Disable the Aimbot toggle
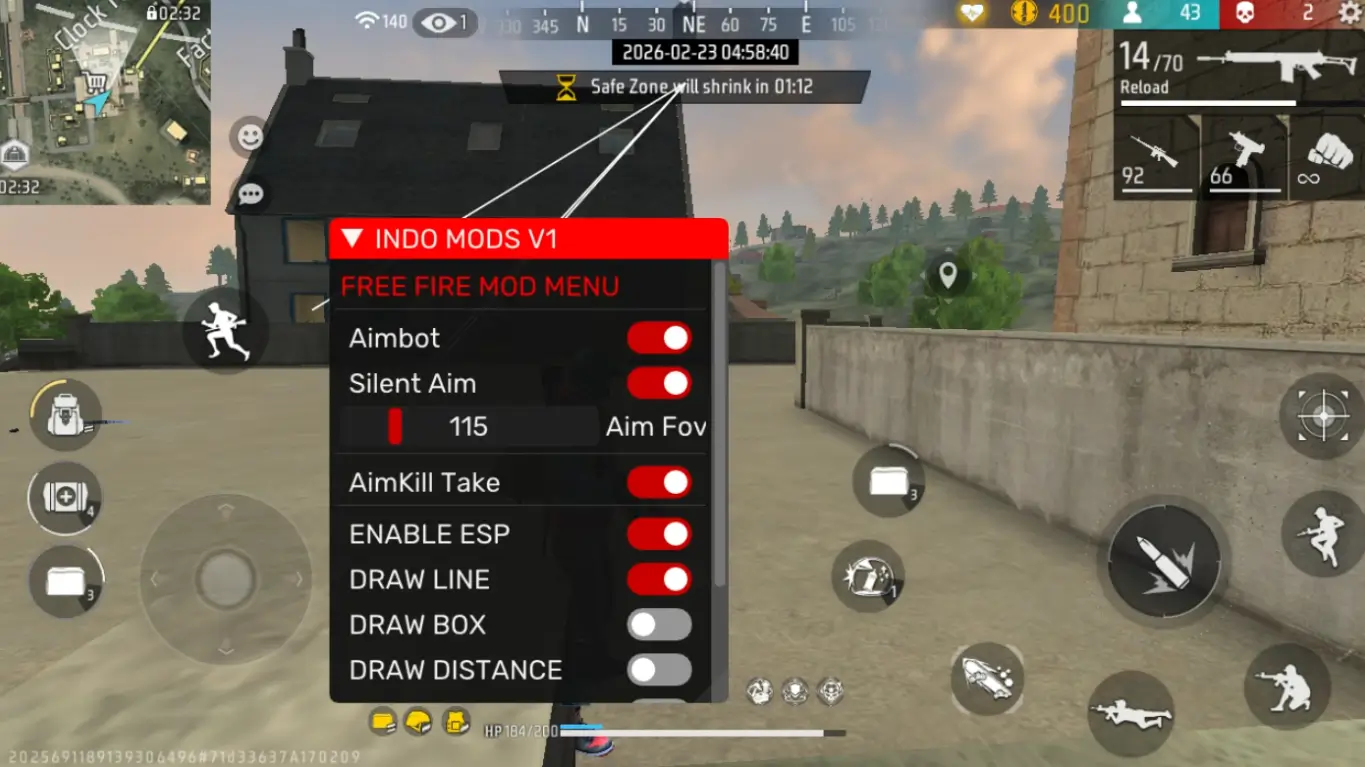Image resolution: width=1365 pixels, height=767 pixels. (x=658, y=338)
